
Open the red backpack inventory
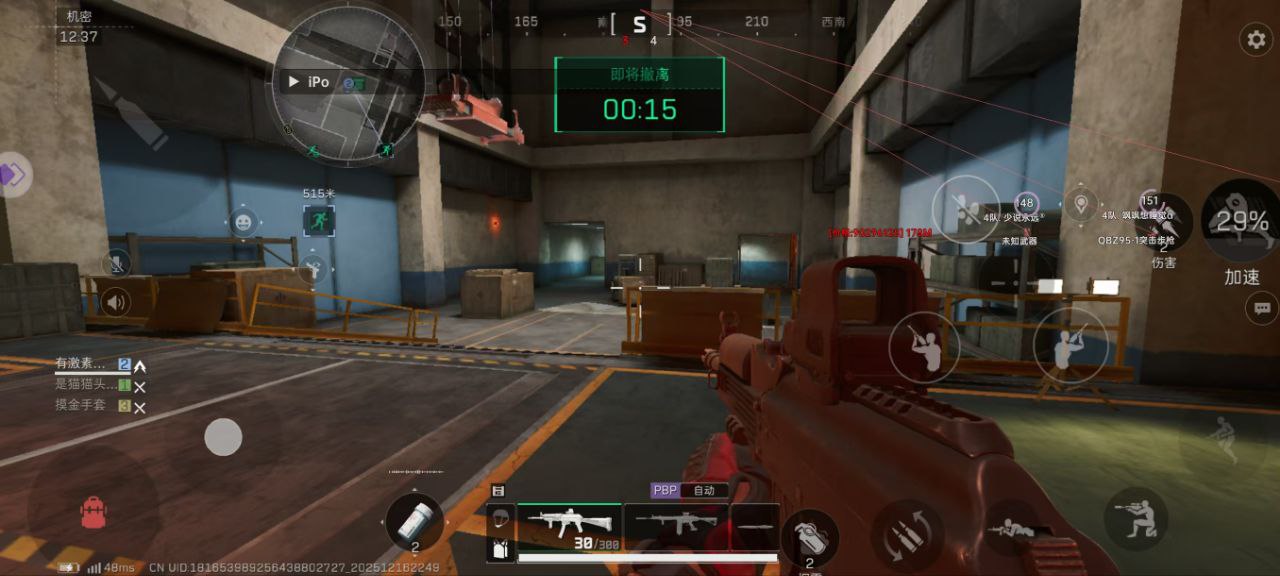coord(93,513)
